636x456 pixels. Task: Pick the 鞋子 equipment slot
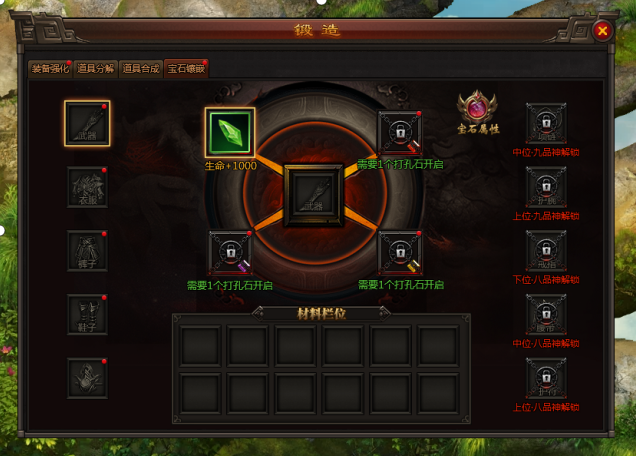click(87, 314)
